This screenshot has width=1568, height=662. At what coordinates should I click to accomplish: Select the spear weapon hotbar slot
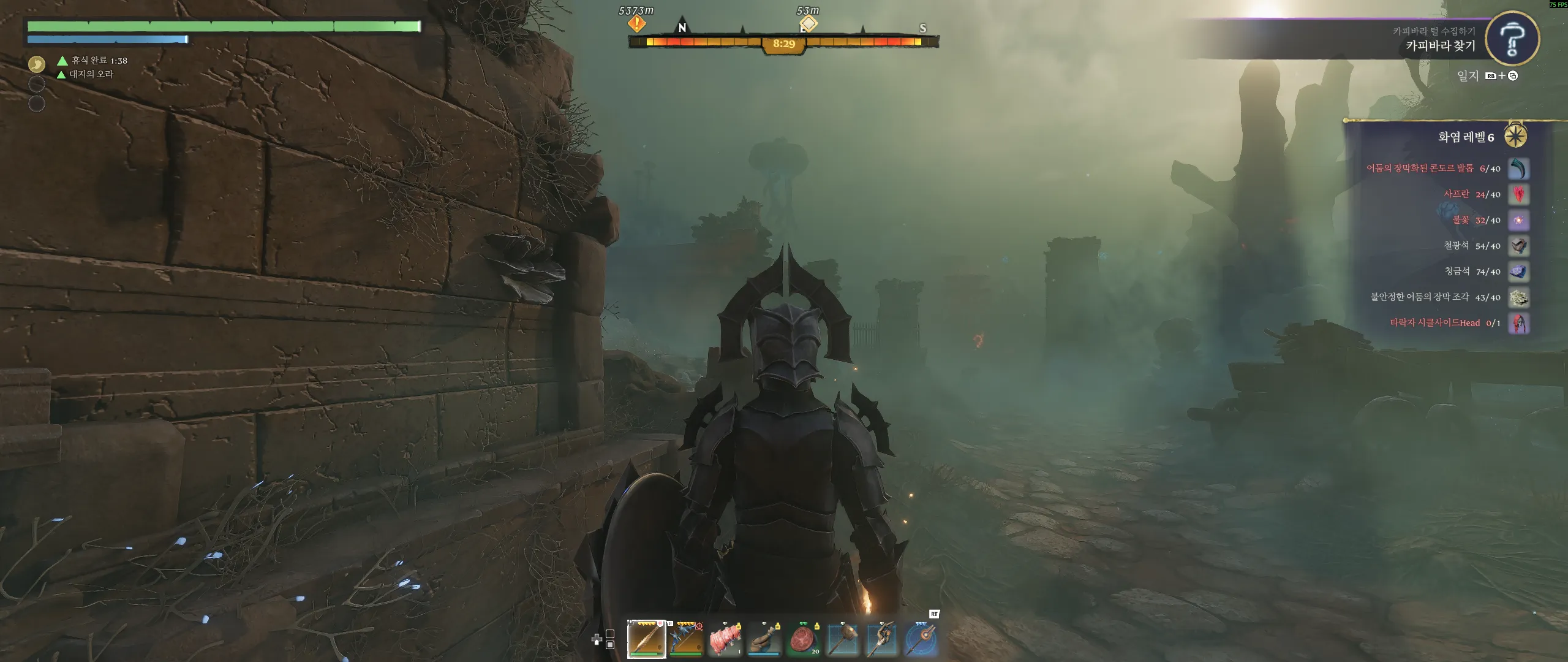click(646, 639)
